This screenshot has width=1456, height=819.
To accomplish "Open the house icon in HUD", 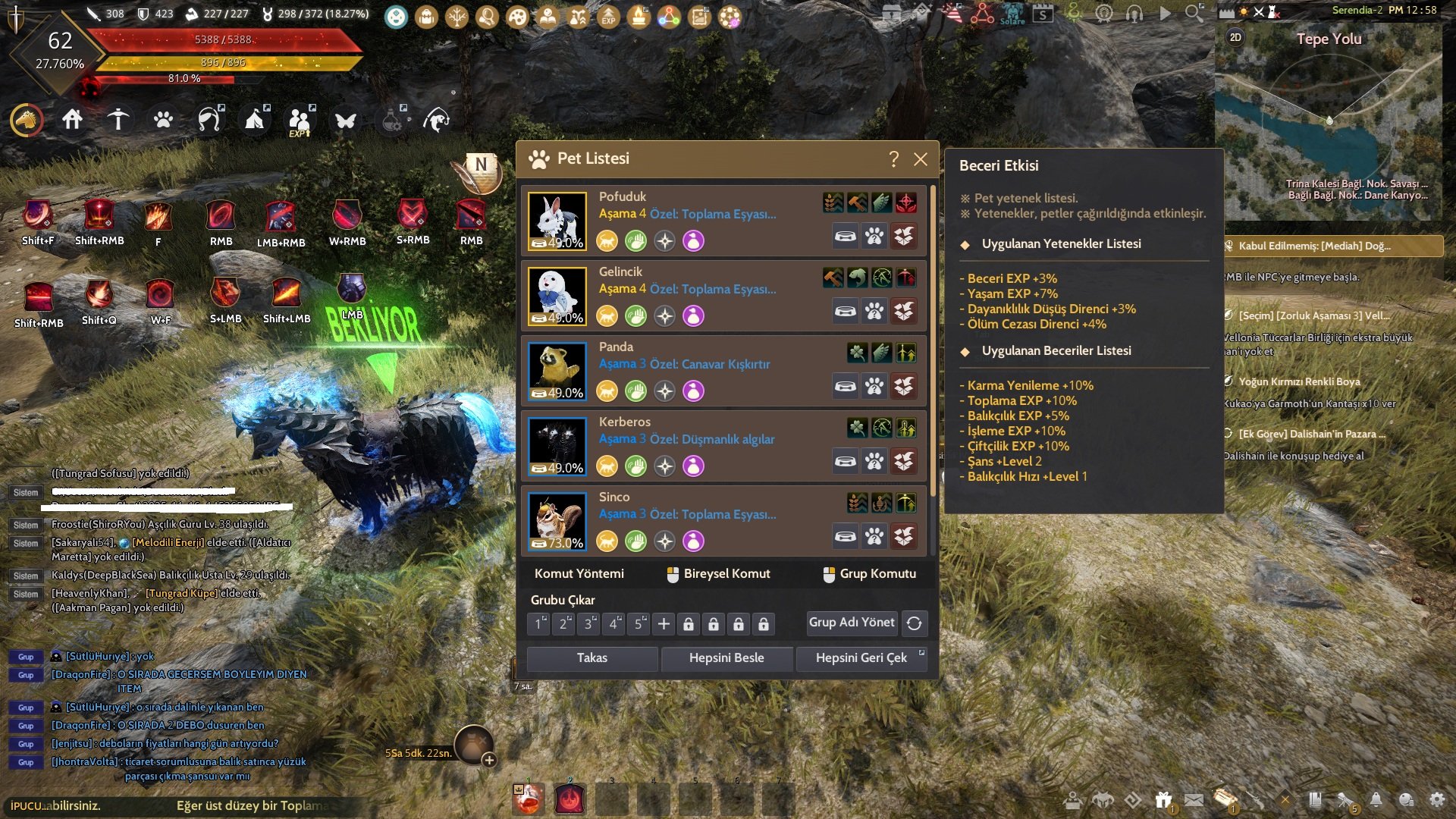I will click(x=72, y=120).
